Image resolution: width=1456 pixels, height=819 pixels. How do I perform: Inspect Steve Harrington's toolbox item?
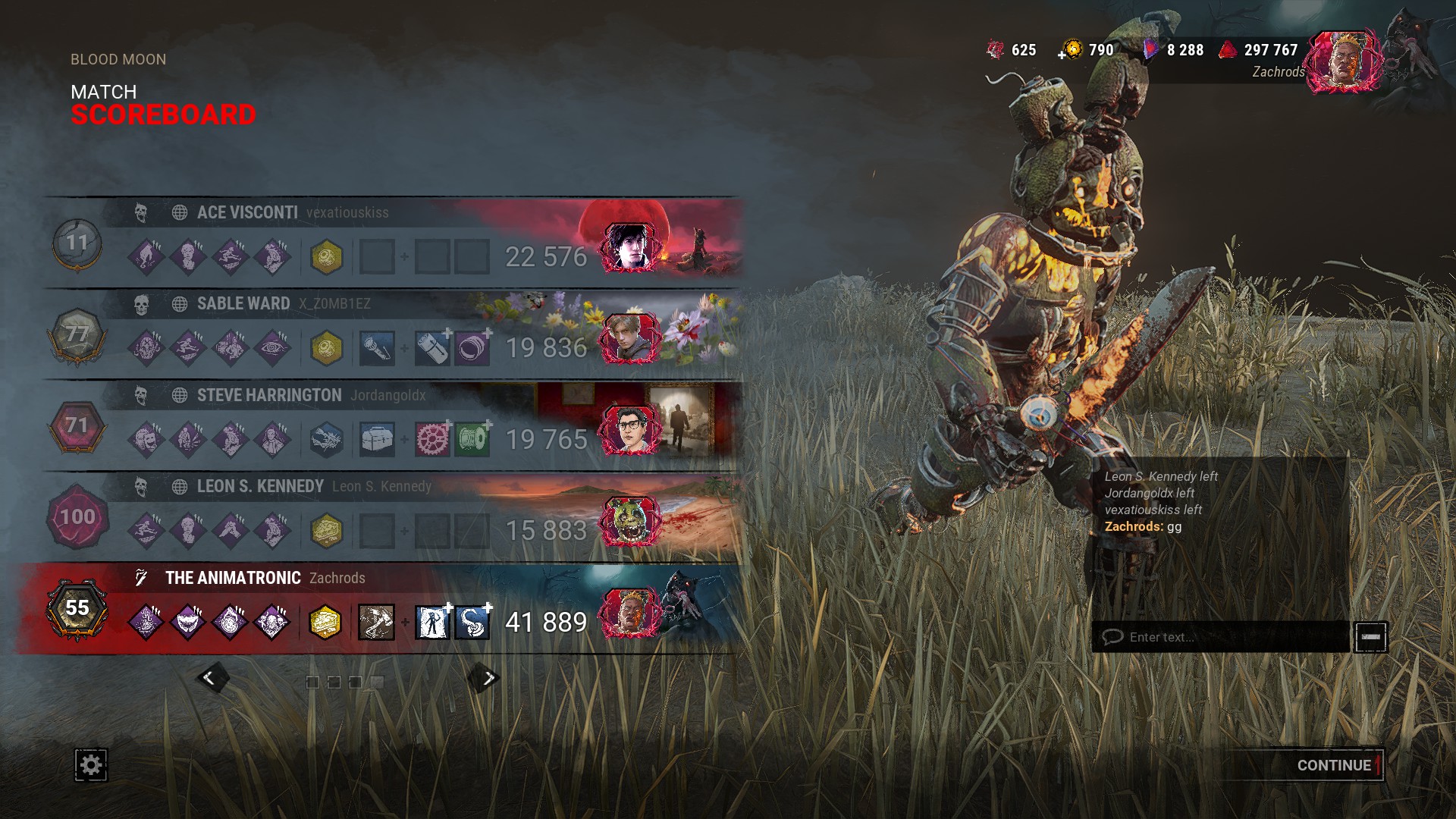click(377, 440)
